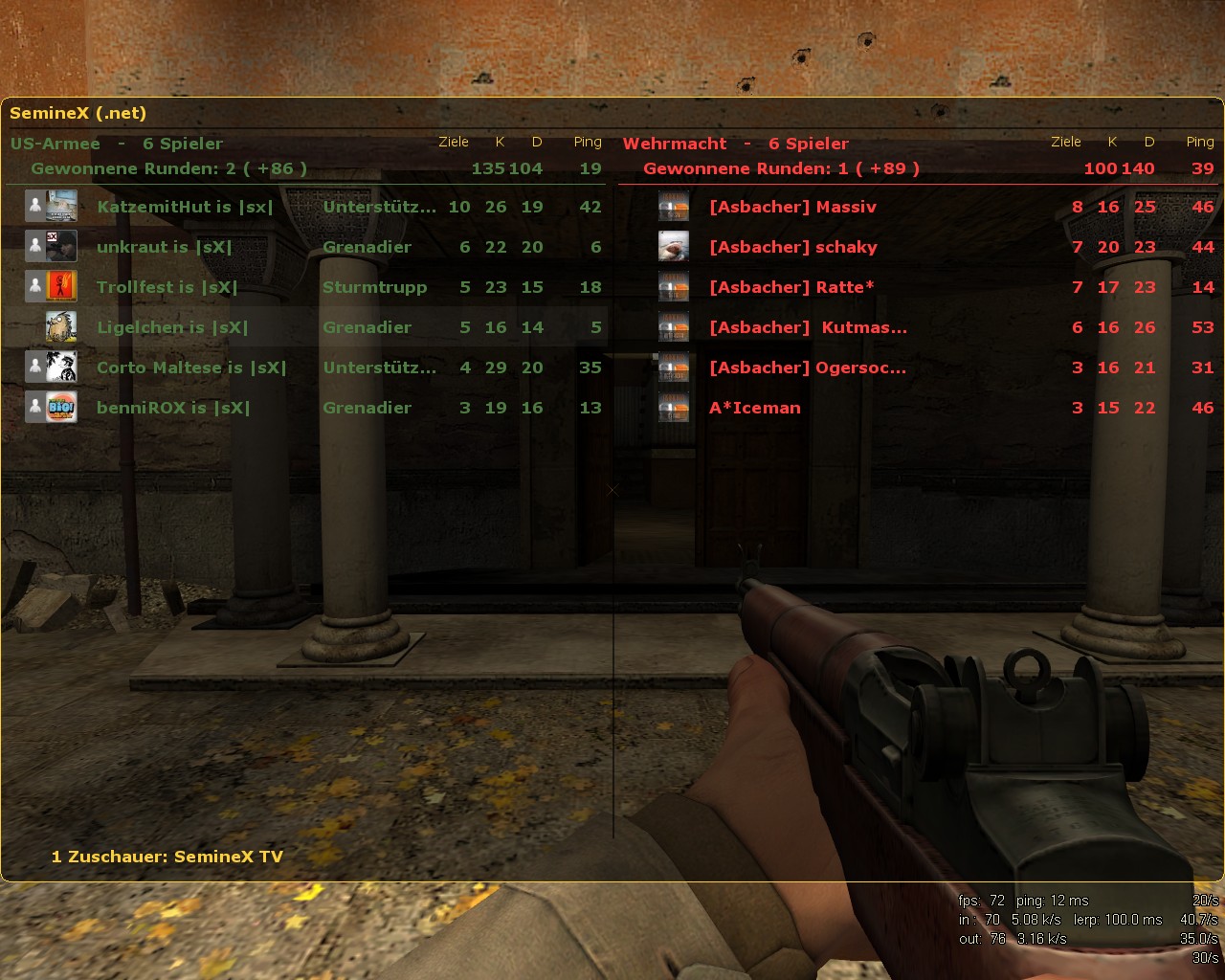
Task: Select Corto Maltese is |sX| row
Action: click(x=191, y=367)
